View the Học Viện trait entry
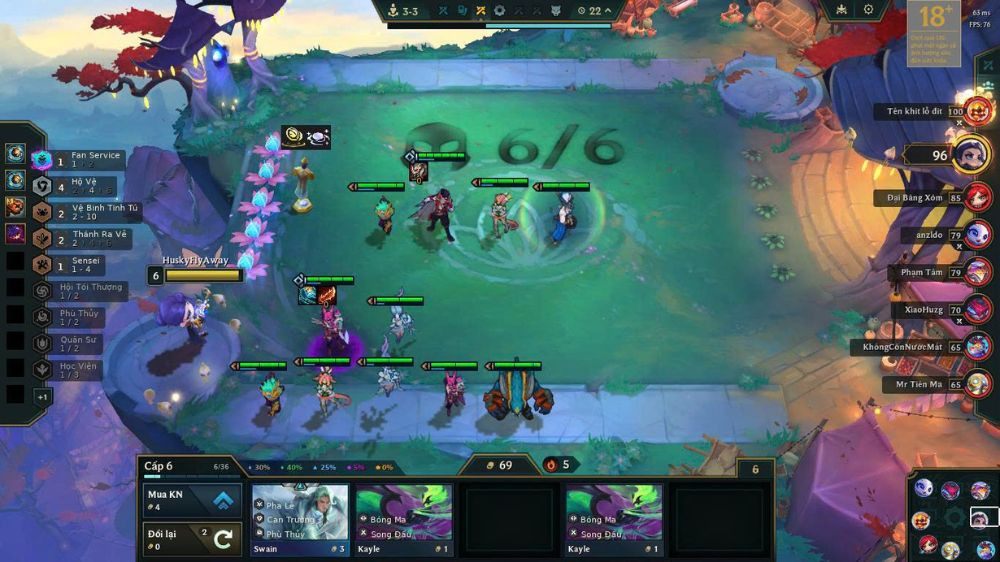The width and height of the screenshot is (1000, 562). (78, 369)
